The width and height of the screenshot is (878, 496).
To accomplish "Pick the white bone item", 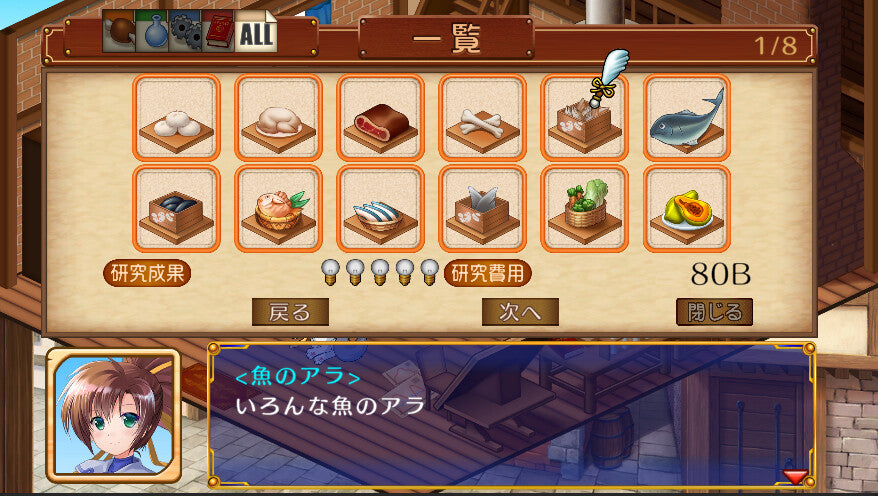I will (x=483, y=118).
